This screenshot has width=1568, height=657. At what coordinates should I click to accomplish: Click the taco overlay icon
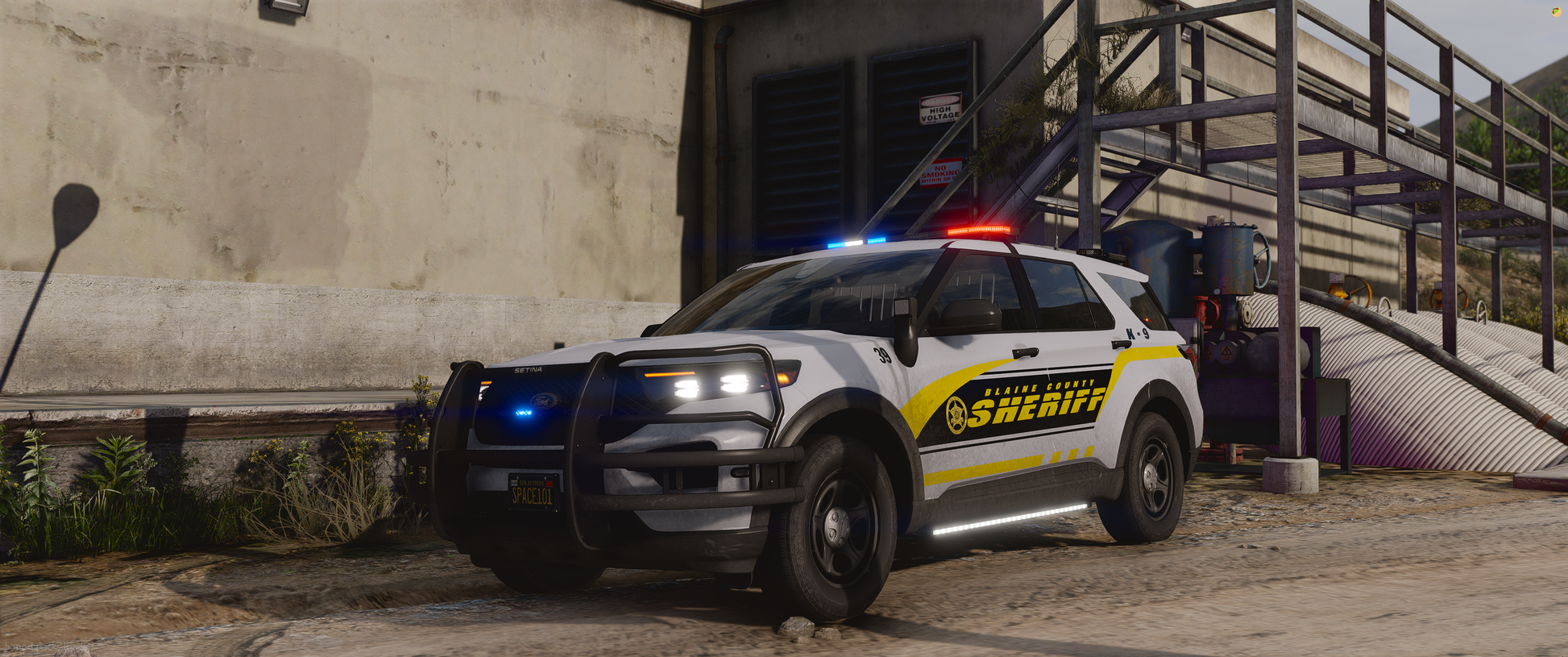[1557, 12]
